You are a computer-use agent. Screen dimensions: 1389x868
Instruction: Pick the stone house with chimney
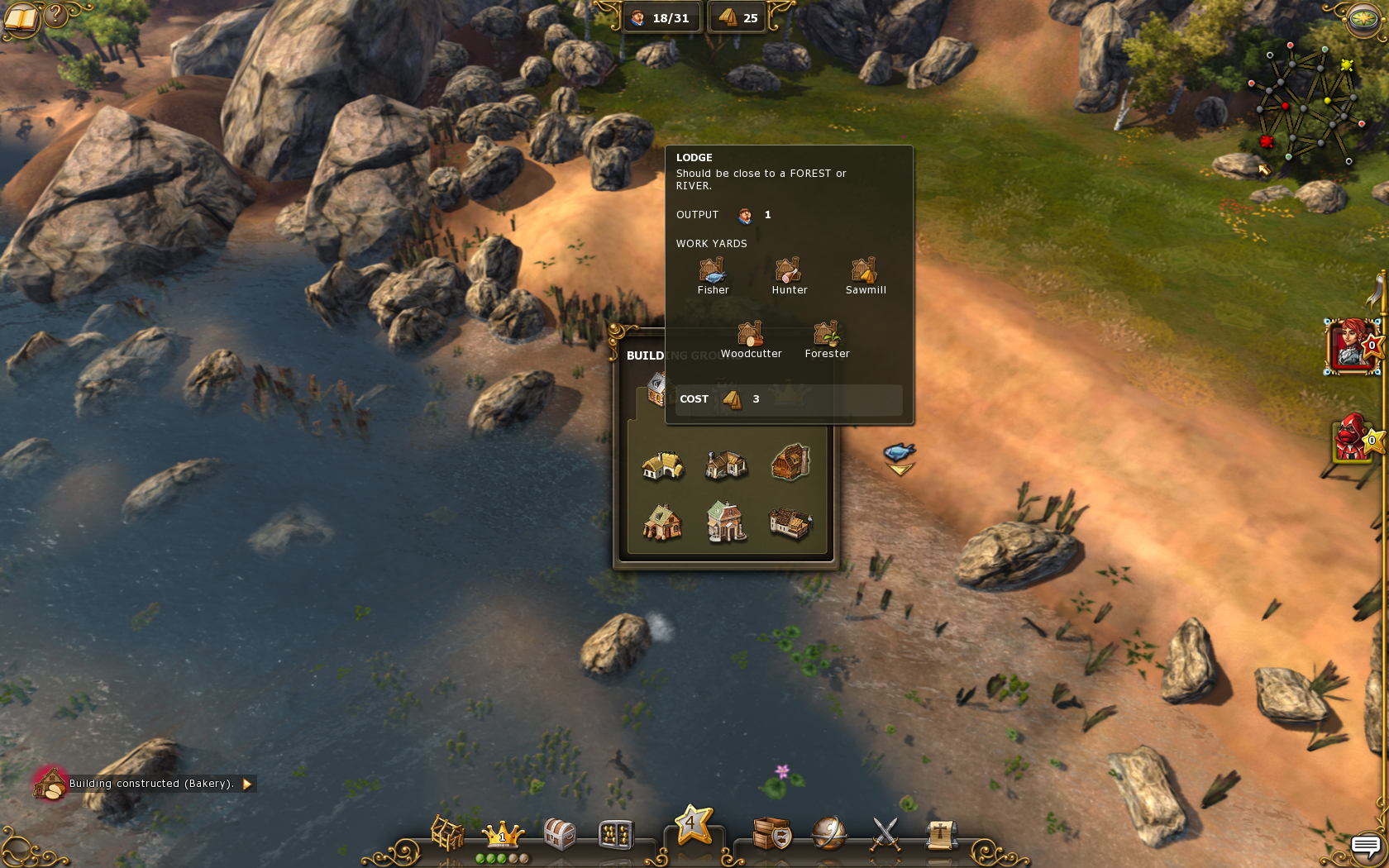[726, 465]
